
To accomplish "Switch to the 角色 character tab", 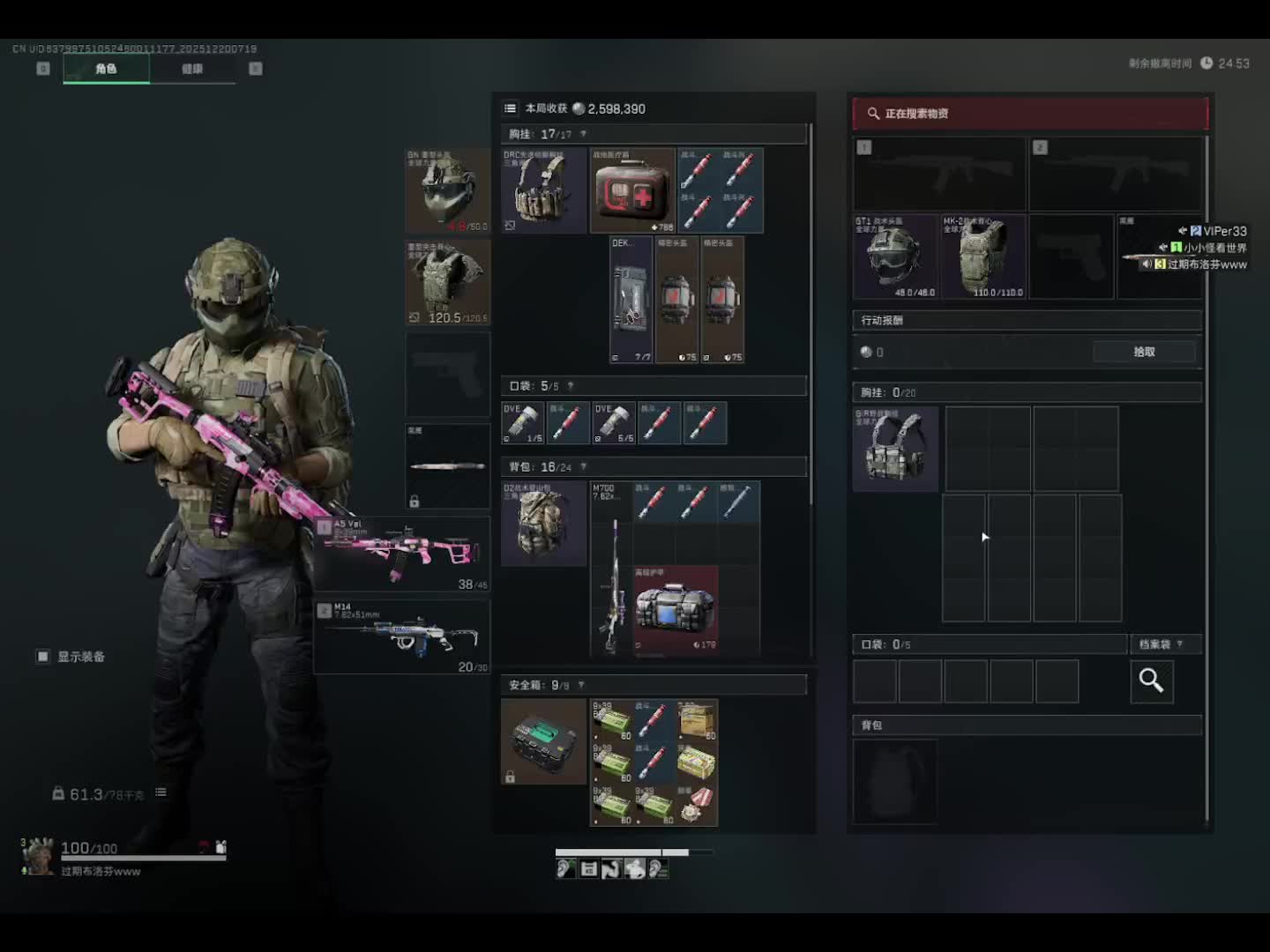I will (x=106, y=69).
